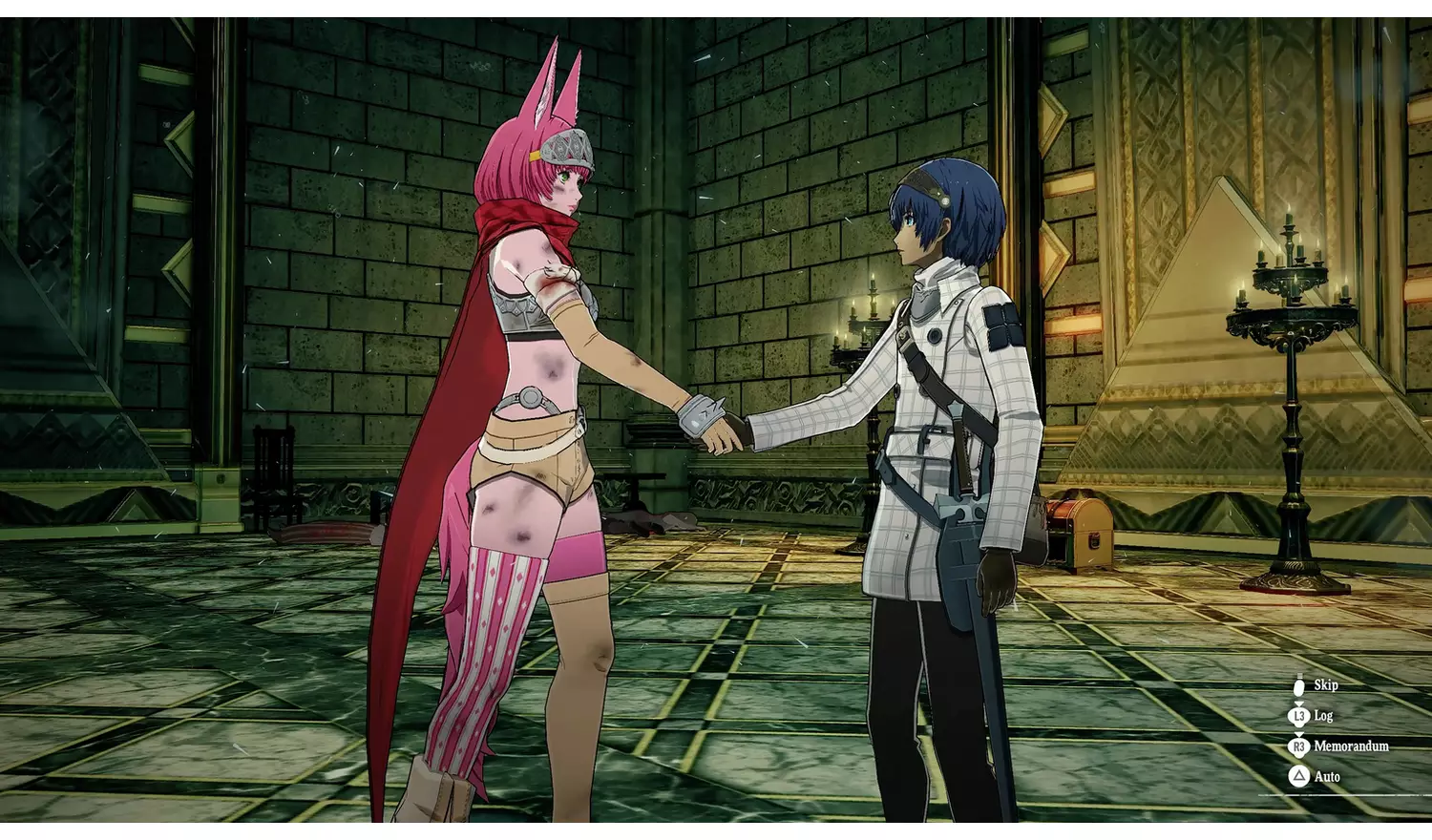The image size is (1432, 840).
Task: Select the L3 button icon beside Log
Action: (x=1298, y=716)
